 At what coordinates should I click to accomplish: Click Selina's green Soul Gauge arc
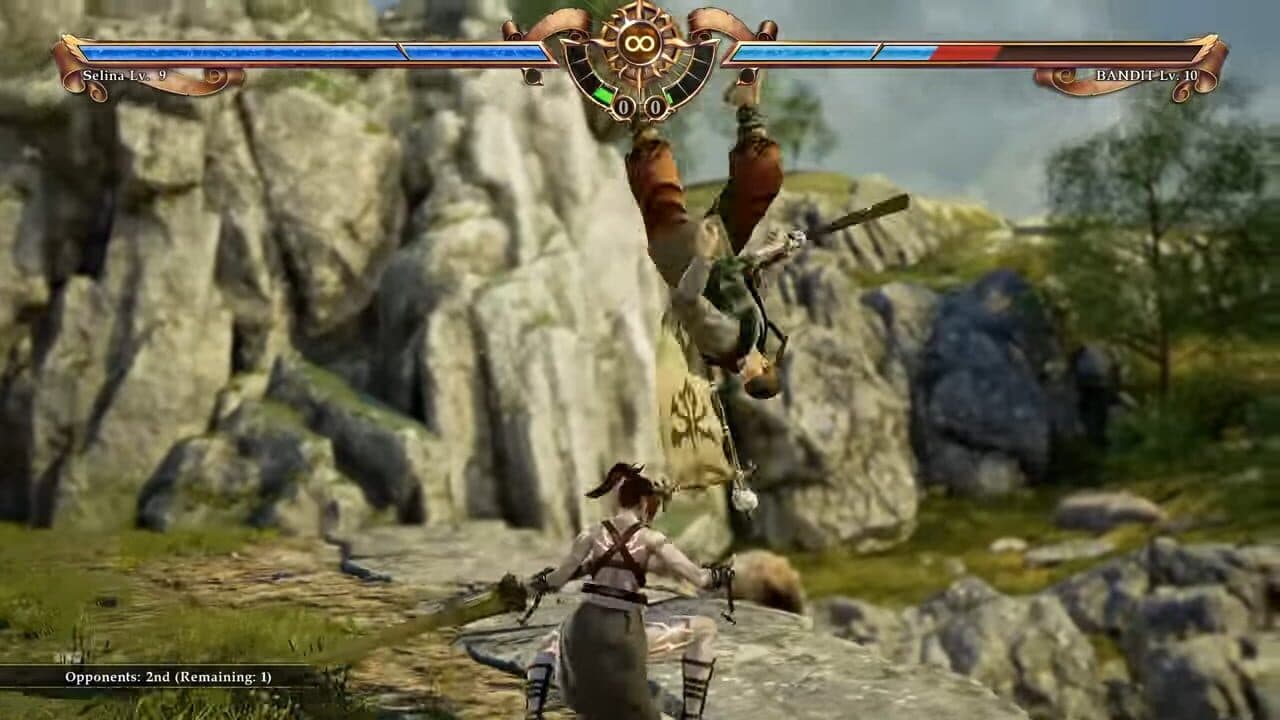(x=602, y=94)
